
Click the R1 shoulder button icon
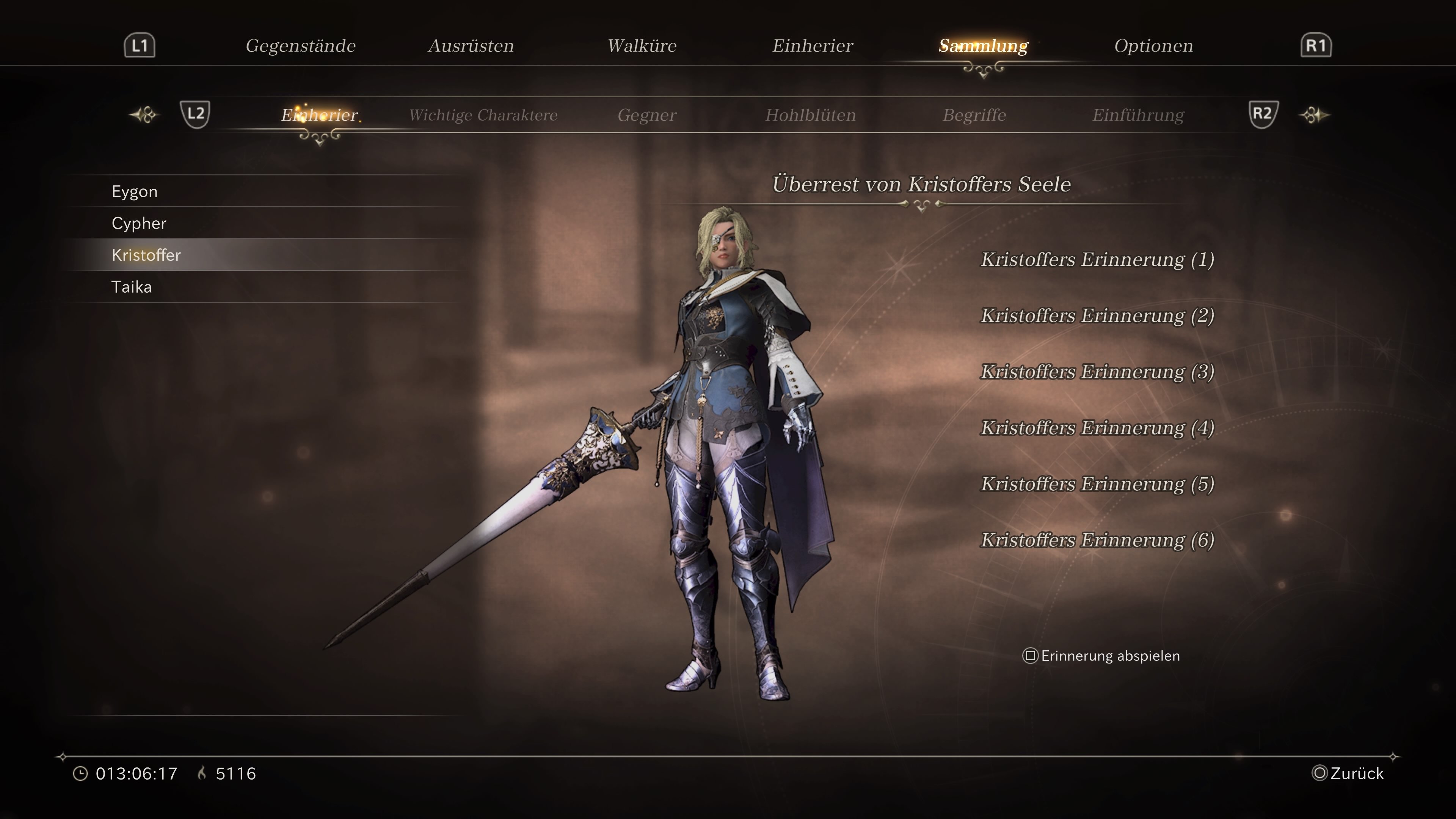[1316, 45]
